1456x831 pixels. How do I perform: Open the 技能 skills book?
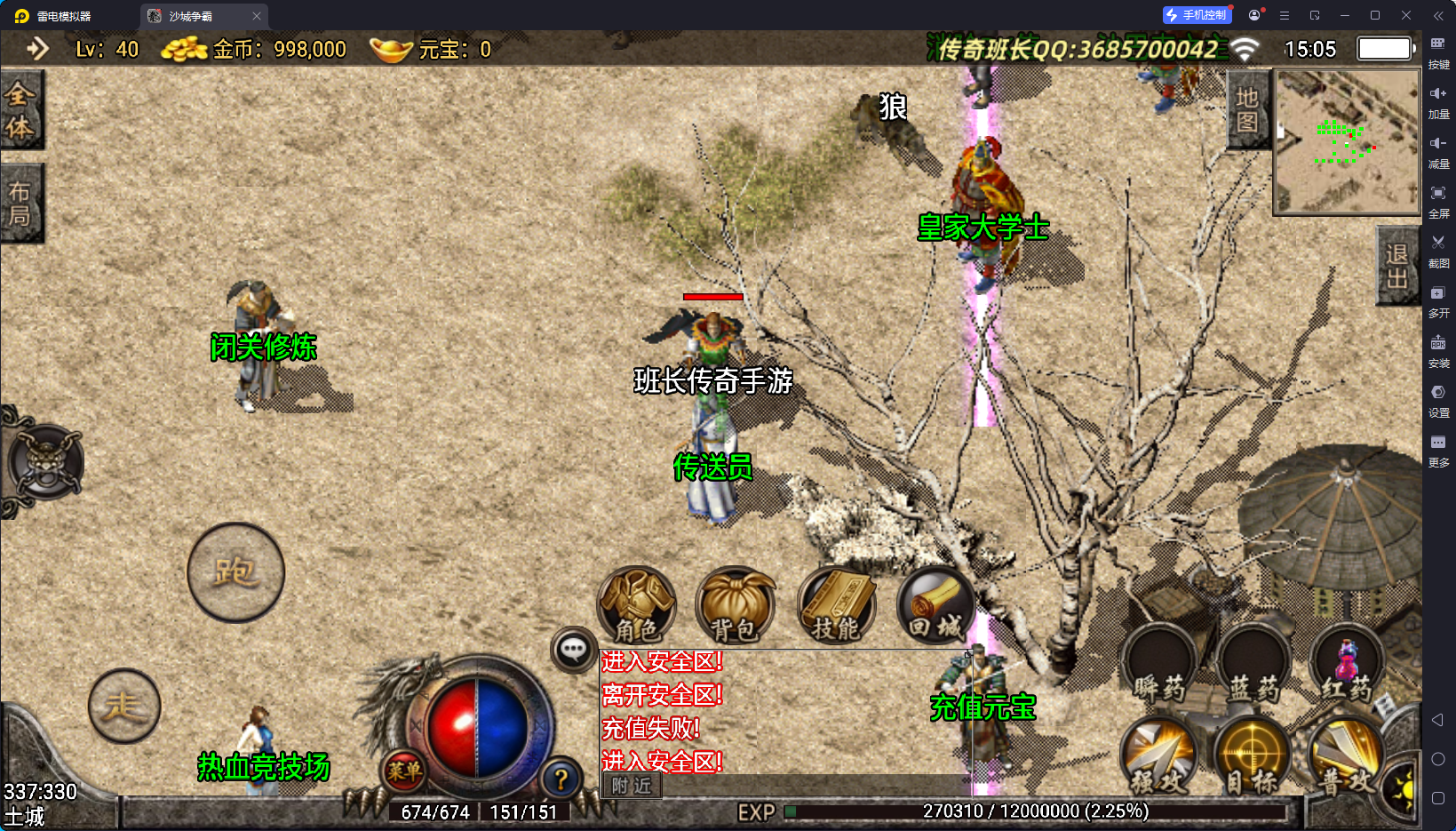(x=837, y=606)
